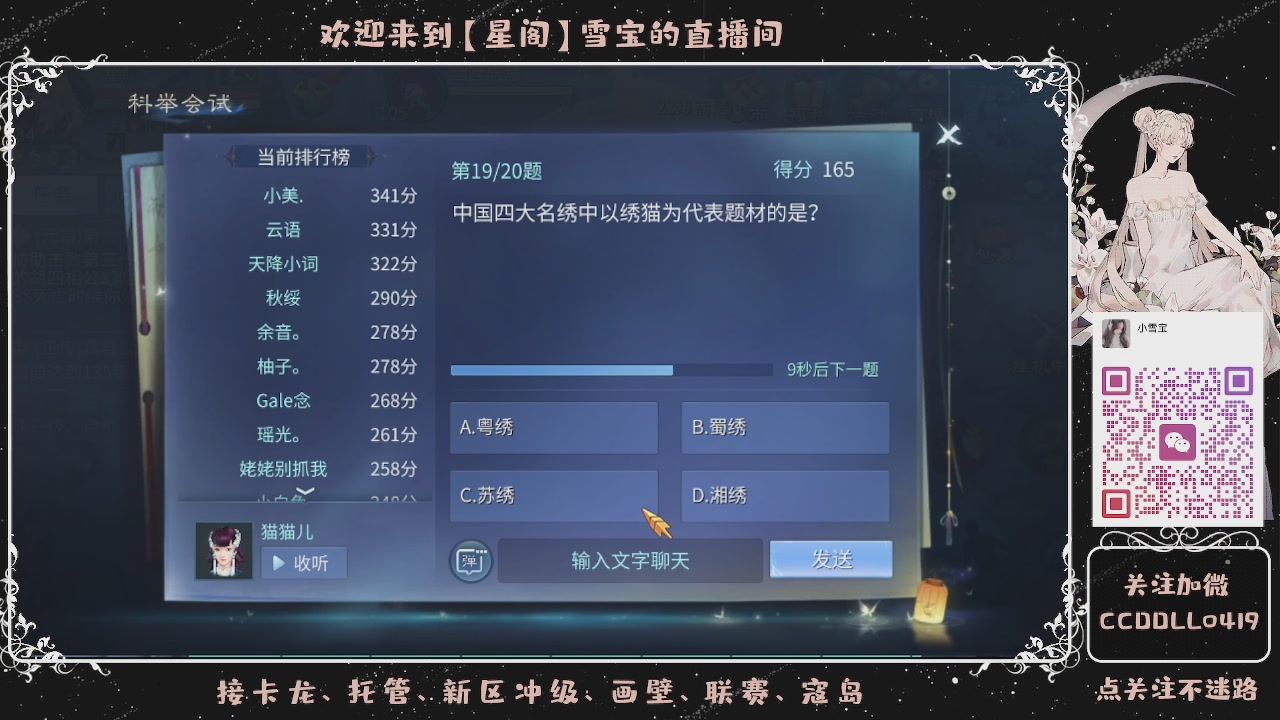Click the 输入文字聊天 chat input field

630,561
